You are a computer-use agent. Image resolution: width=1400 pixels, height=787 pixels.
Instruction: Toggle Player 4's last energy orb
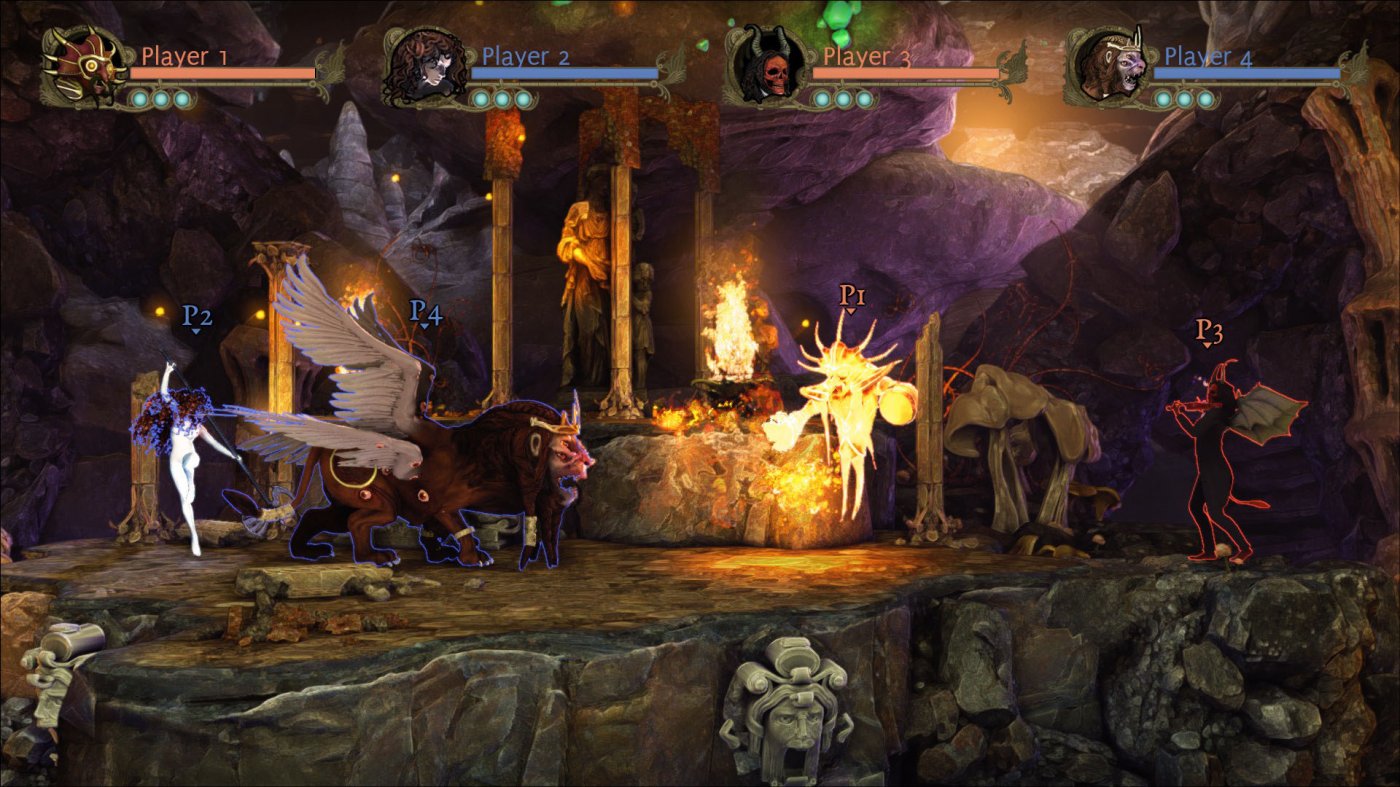[1207, 97]
